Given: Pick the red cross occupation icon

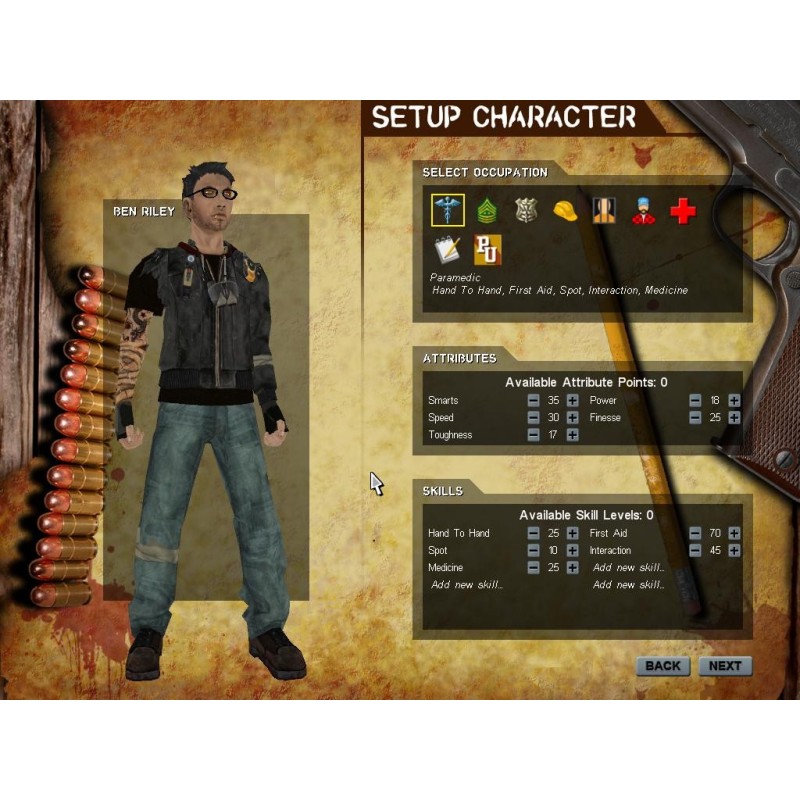Looking at the screenshot, I should (x=682, y=210).
